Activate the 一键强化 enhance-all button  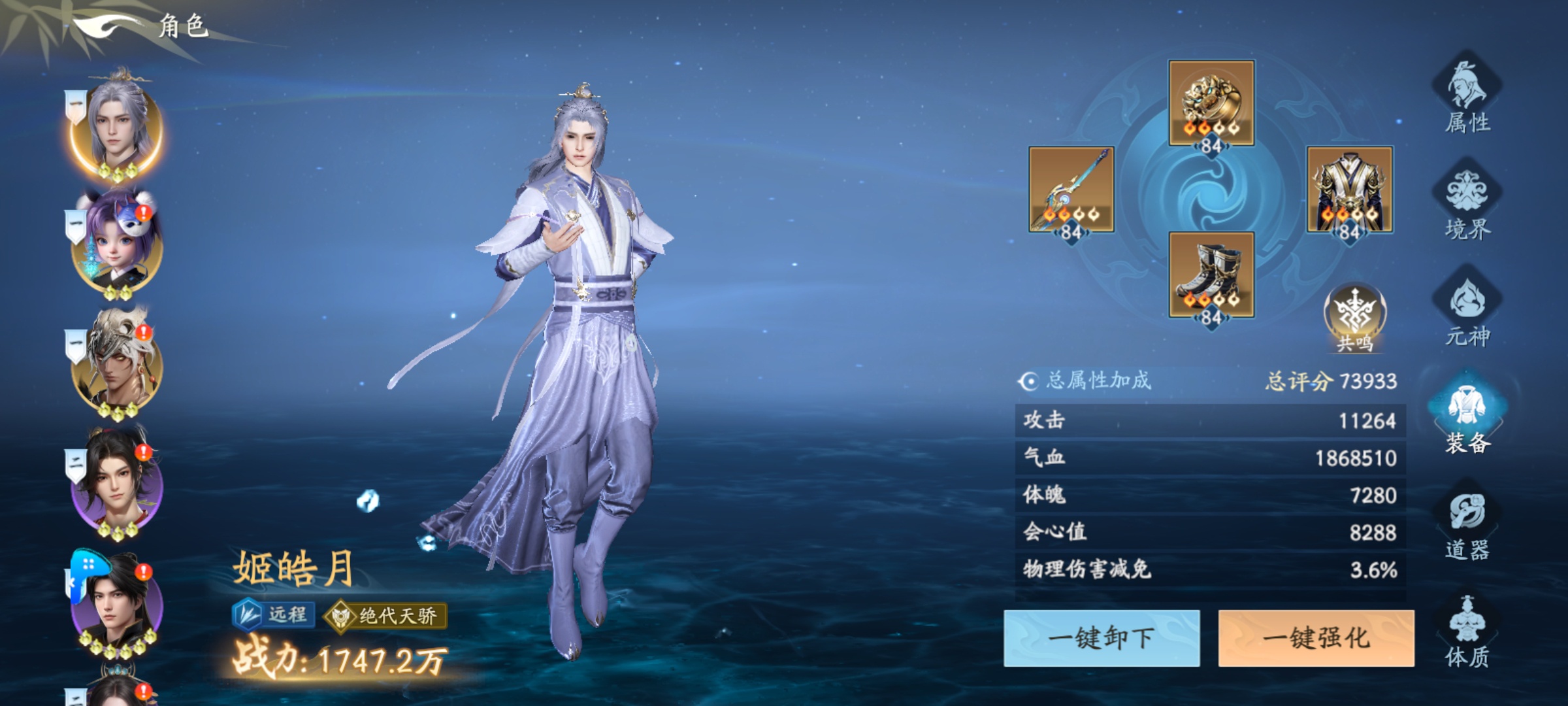click(x=1316, y=638)
